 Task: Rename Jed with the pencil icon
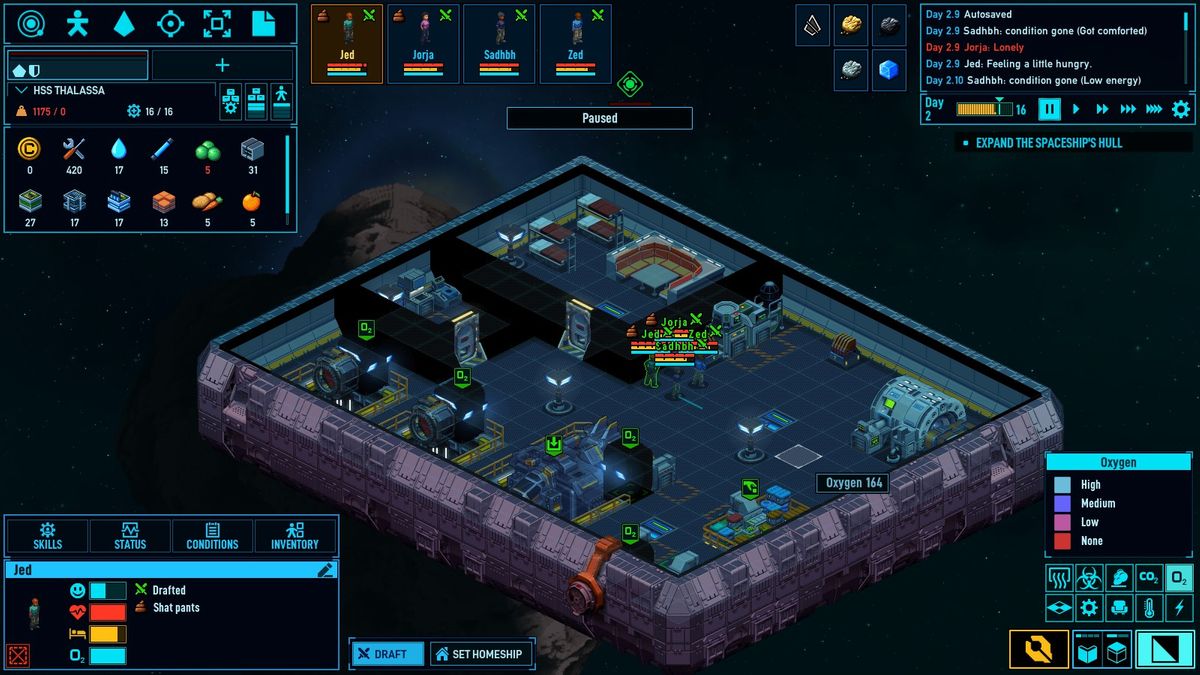[x=325, y=570]
